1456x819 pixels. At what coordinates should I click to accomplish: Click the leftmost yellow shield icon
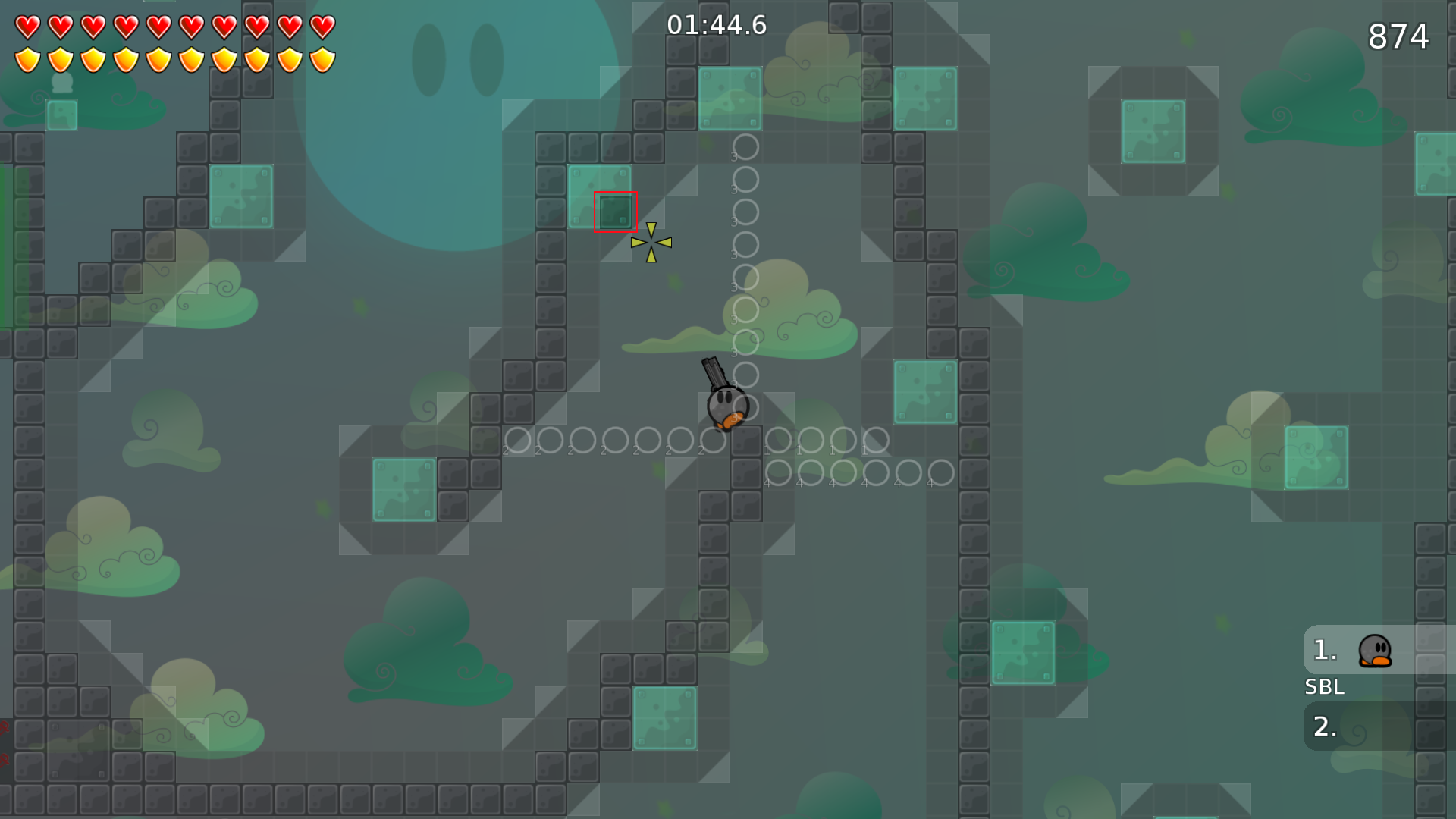tap(27, 57)
